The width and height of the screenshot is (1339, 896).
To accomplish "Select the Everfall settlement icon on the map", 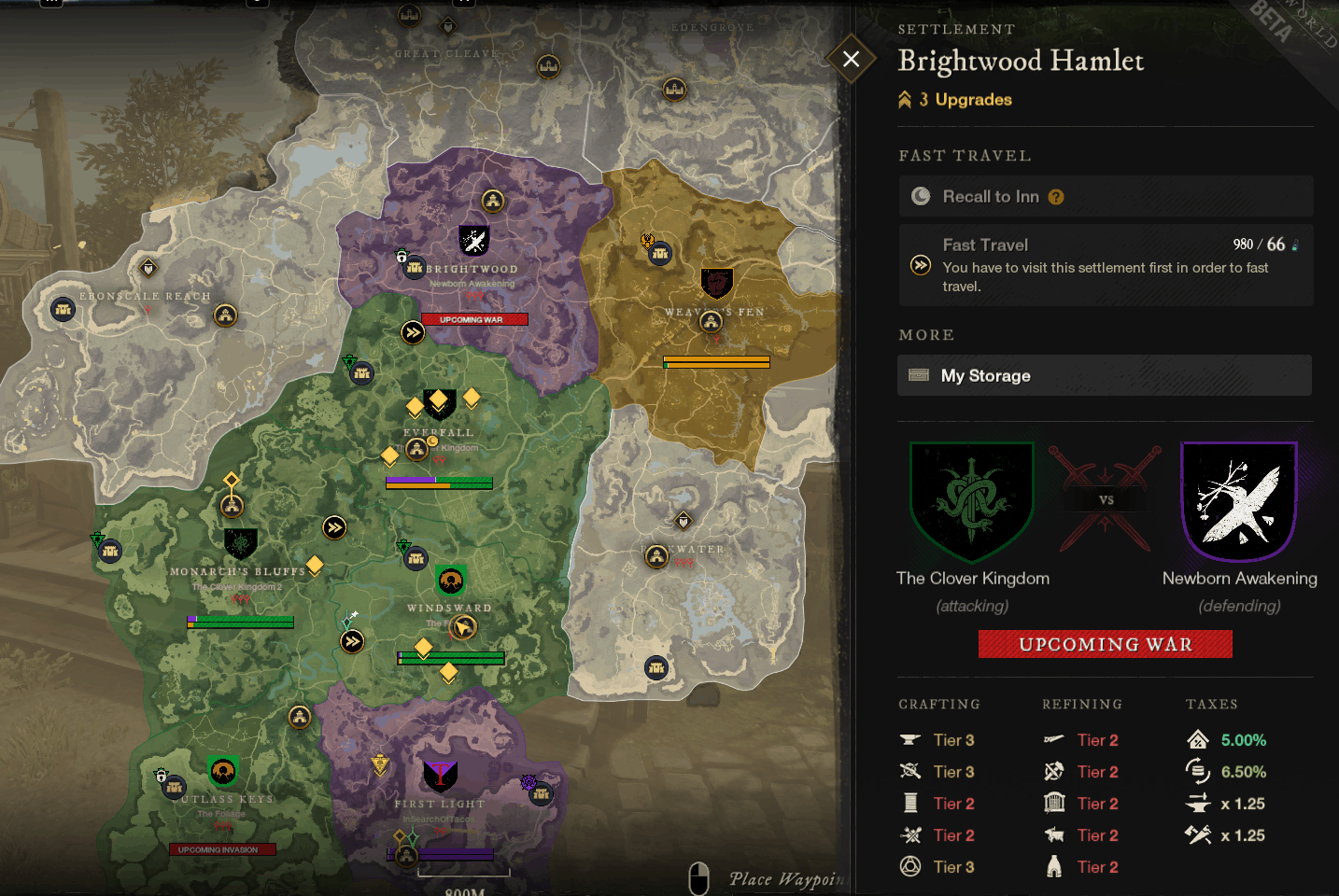I will pyautogui.click(x=416, y=449).
